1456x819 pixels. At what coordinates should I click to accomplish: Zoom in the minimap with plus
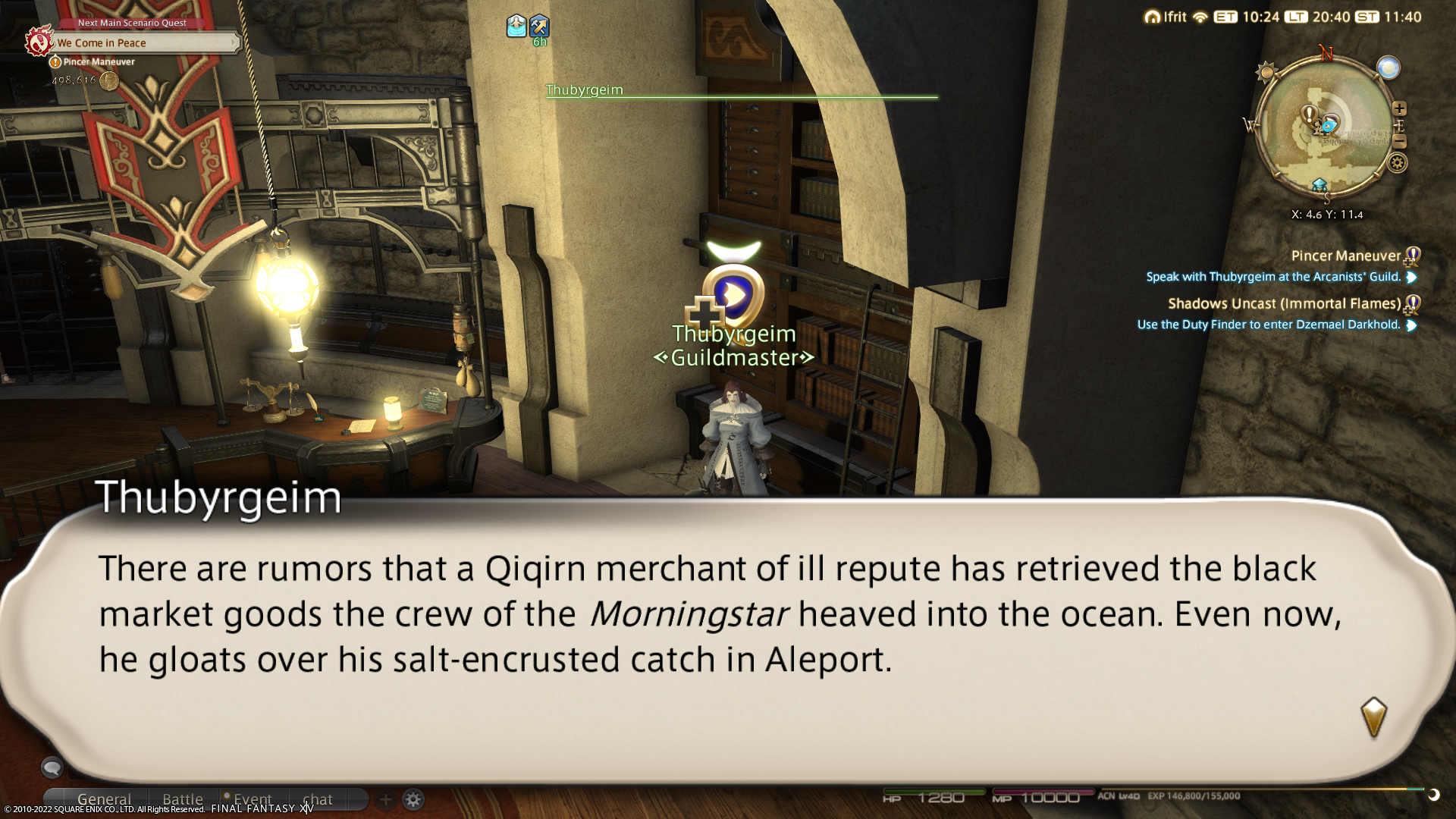click(x=1399, y=108)
